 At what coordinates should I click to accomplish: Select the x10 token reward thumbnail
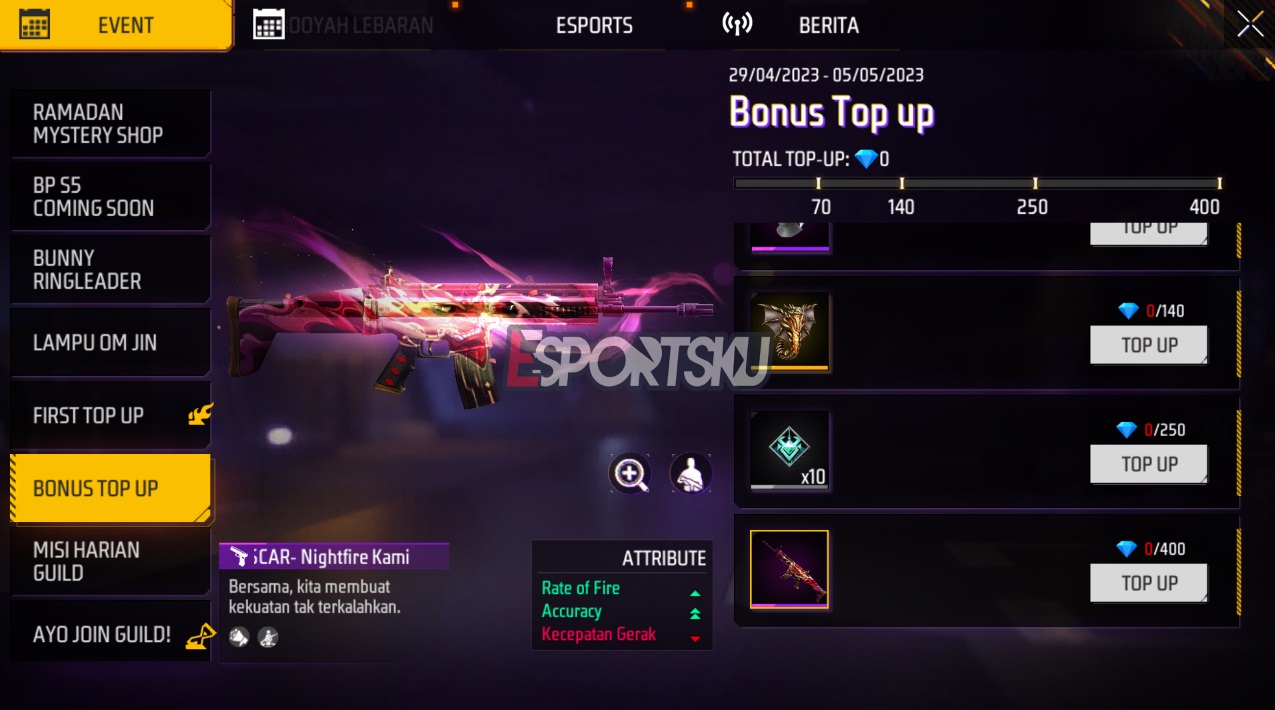click(x=790, y=450)
